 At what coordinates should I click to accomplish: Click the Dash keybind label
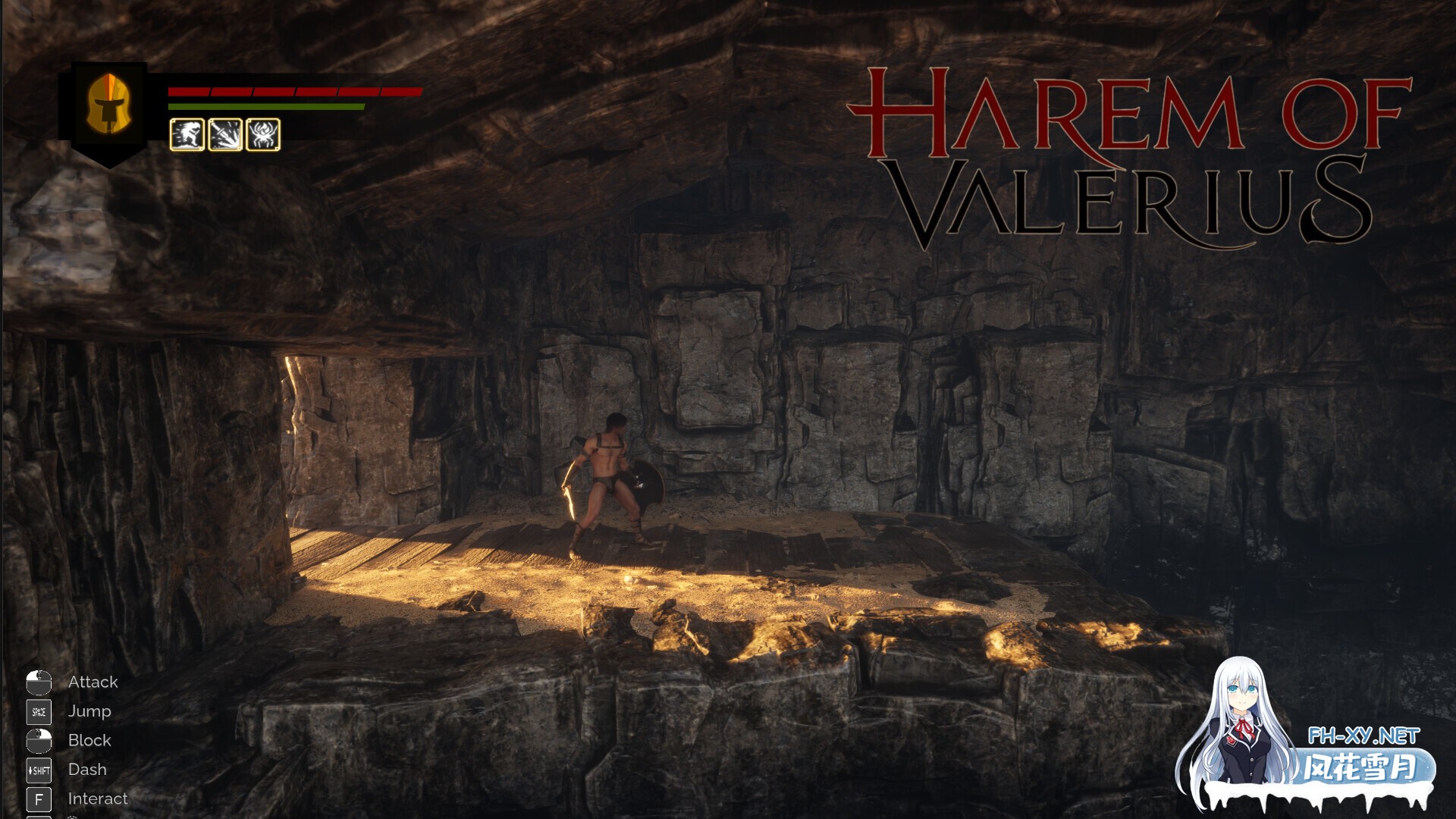(x=86, y=770)
